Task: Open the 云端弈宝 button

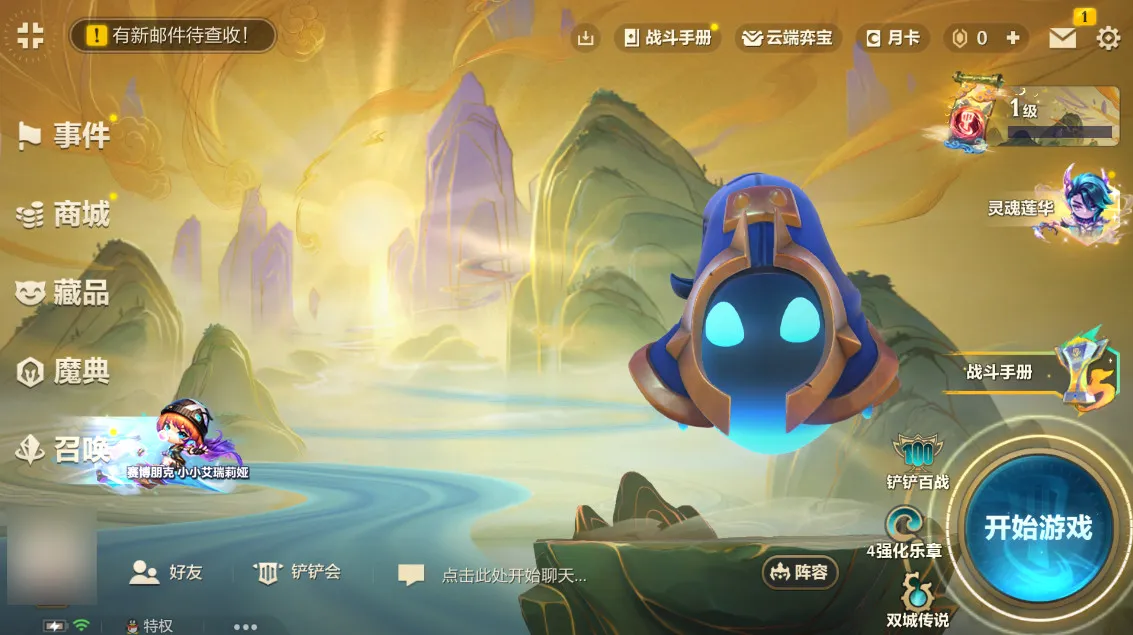Action: coord(786,38)
